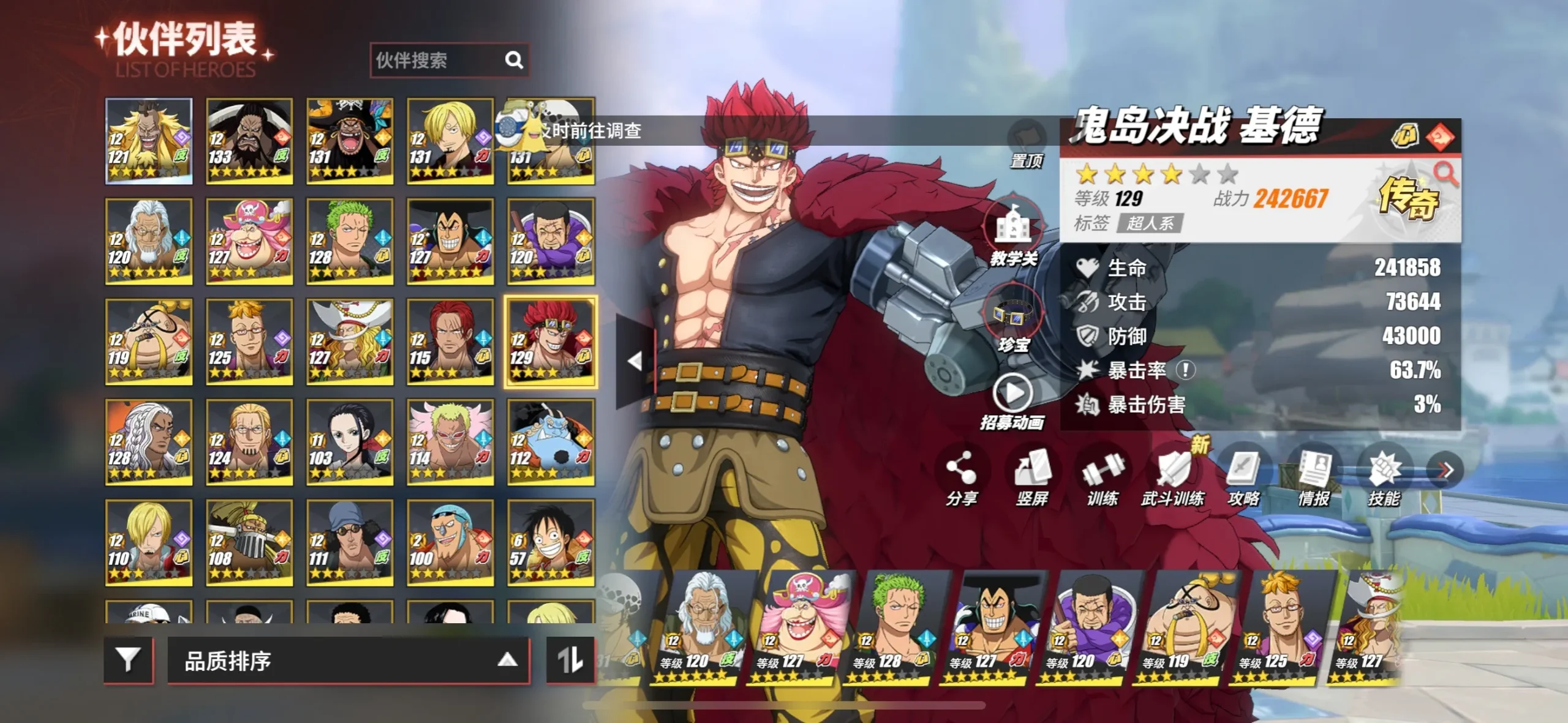The height and width of the screenshot is (723, 1568).
Task: Show more options with red arrow
Action: click(x=1445, y=470)
